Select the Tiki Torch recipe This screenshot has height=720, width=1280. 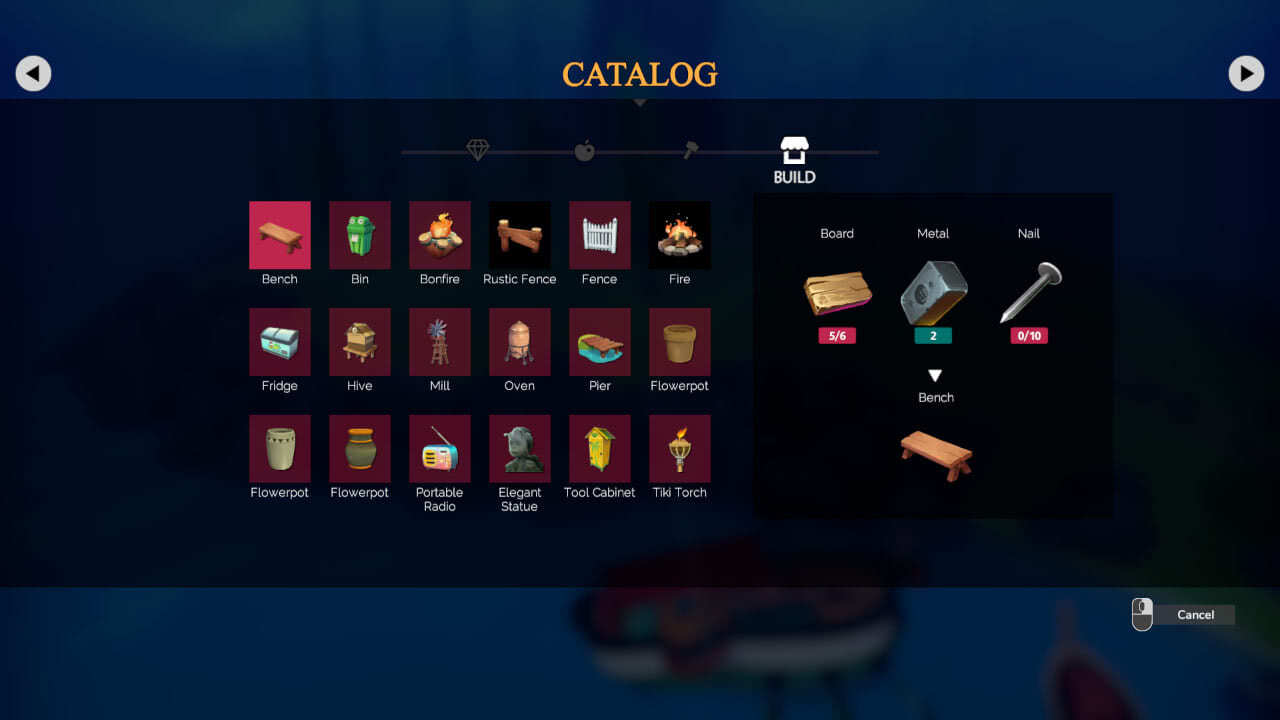[x=680, y=449]
